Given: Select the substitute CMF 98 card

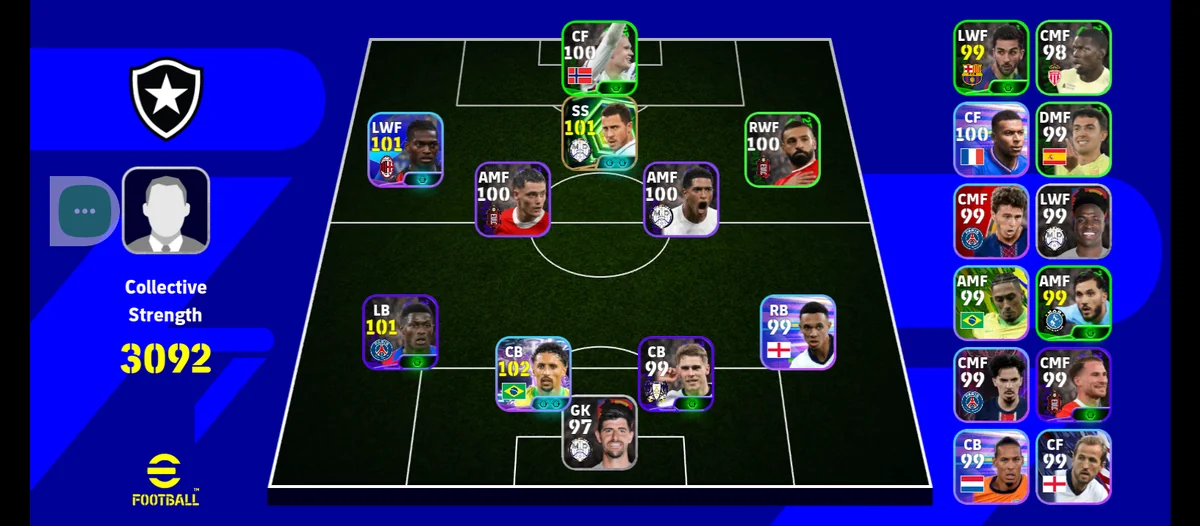Looking at the screenshot, I should 1073,56.
